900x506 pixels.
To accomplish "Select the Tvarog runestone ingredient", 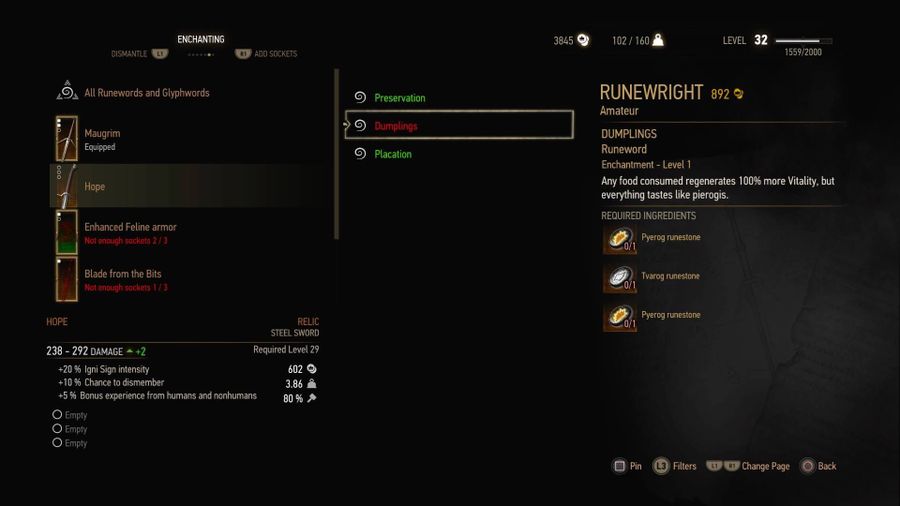I will [x=670, y=277].
